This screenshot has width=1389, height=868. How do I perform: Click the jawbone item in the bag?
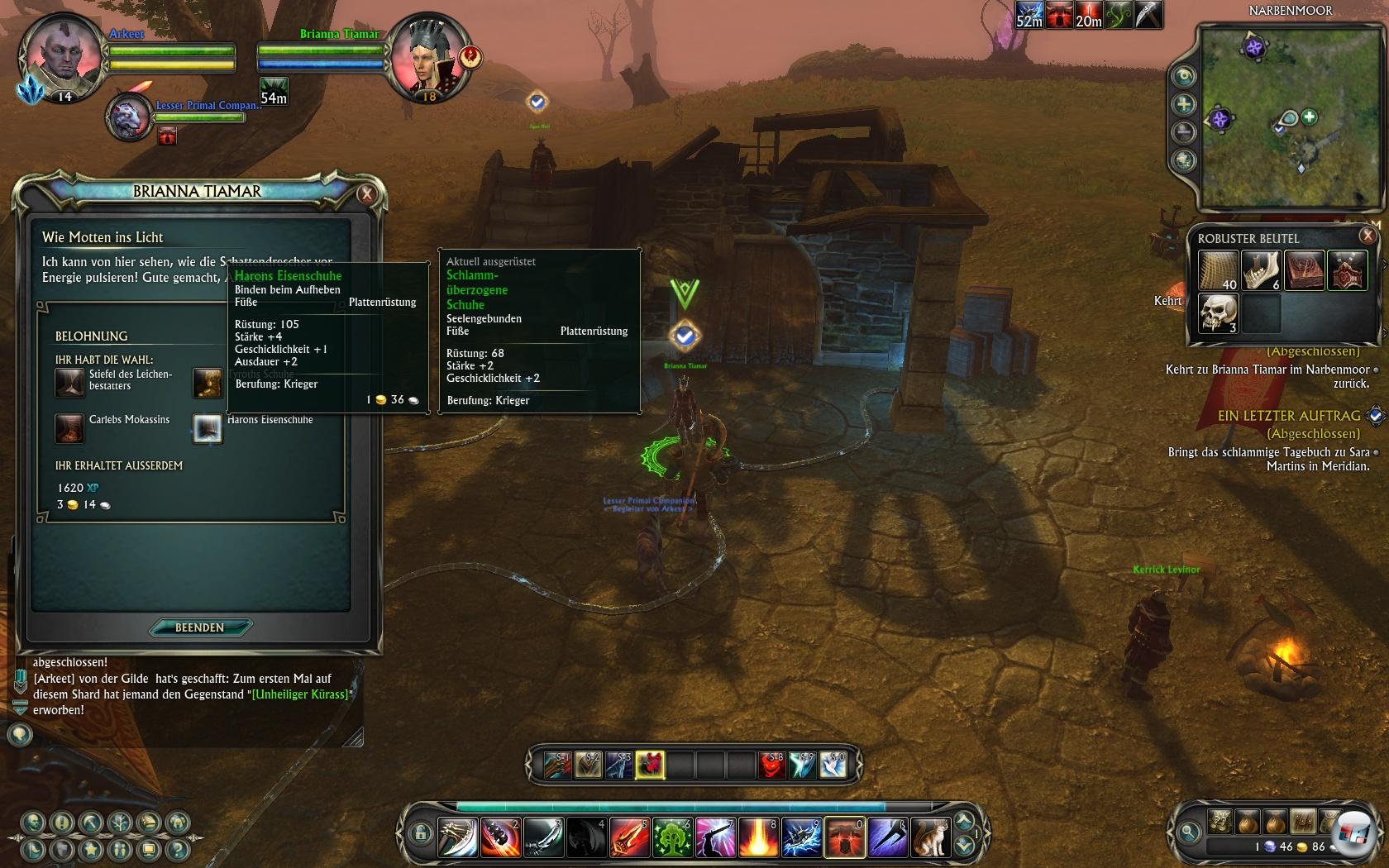[1260, 270]
